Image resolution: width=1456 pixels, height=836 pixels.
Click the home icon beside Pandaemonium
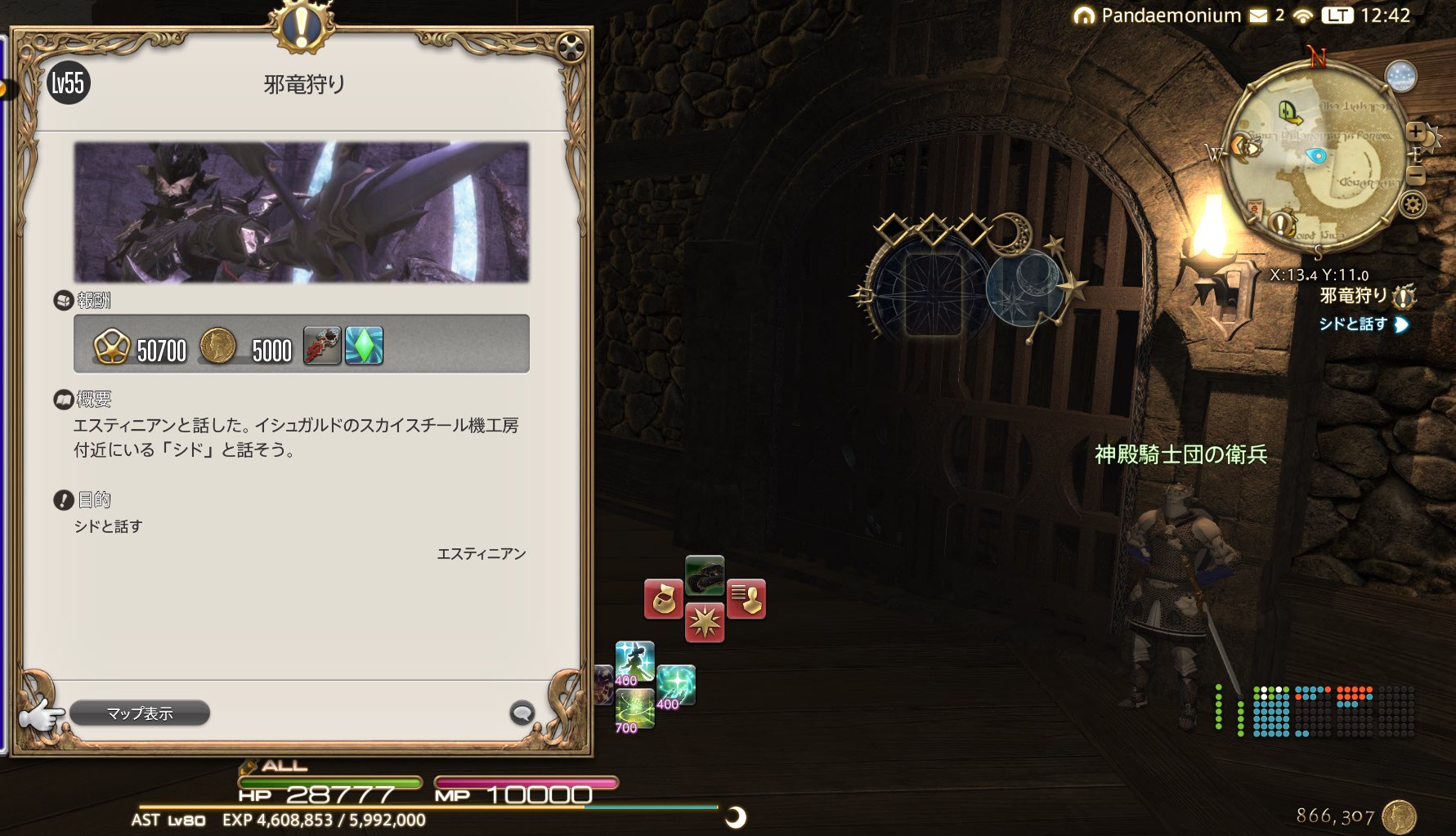coord(1086,15)
